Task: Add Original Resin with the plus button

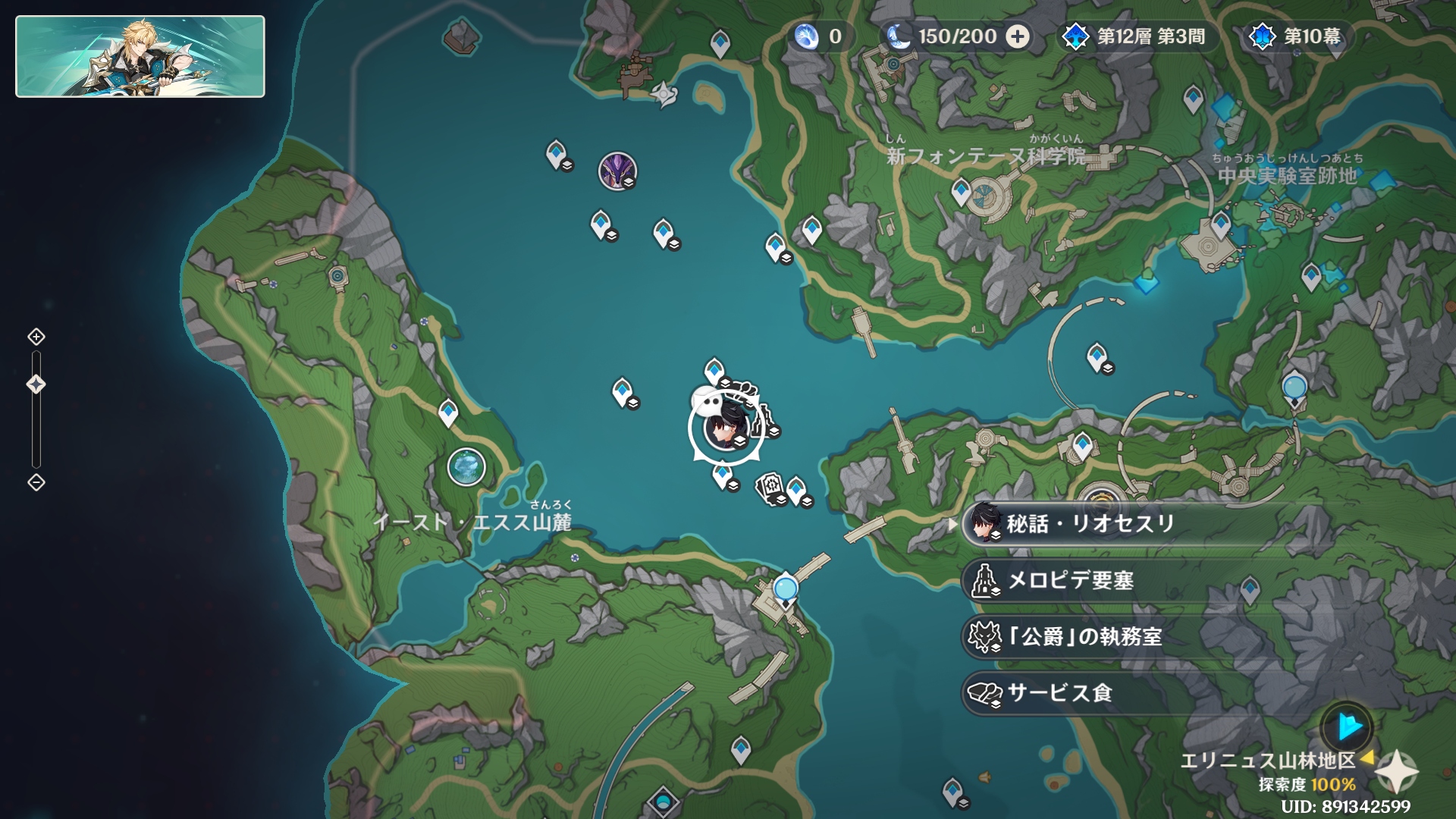Action: click(1018, 36)
